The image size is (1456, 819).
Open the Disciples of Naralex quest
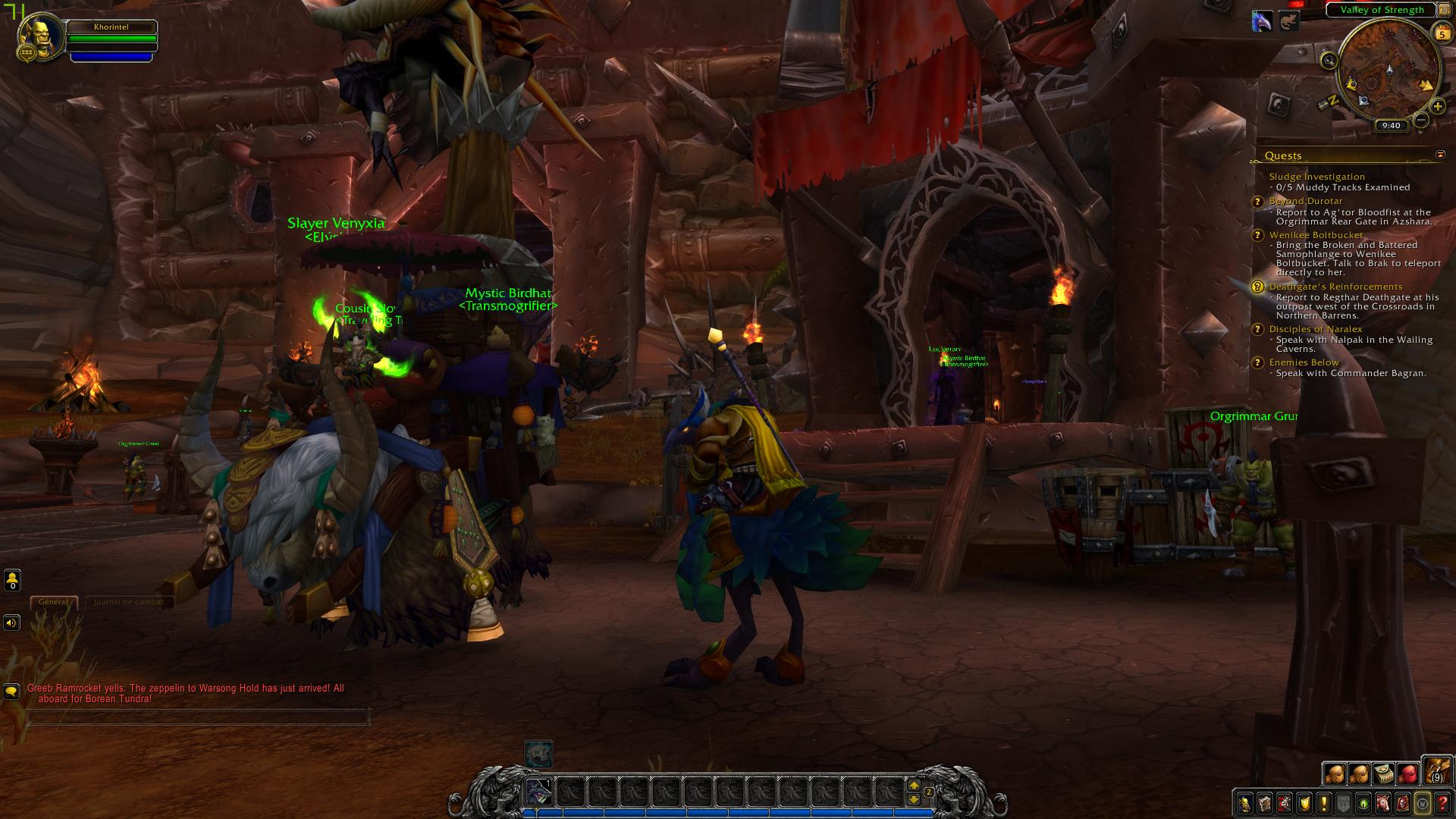pos(1316,329)
